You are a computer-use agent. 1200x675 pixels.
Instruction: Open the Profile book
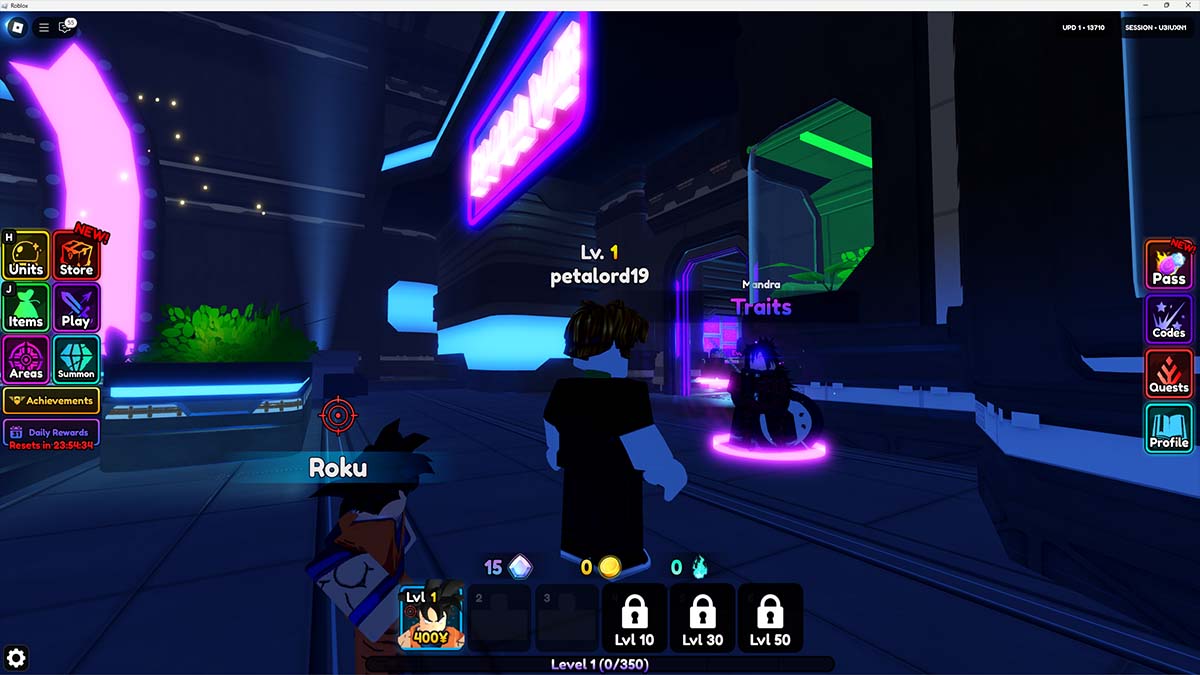click(x=1169, y=428)
